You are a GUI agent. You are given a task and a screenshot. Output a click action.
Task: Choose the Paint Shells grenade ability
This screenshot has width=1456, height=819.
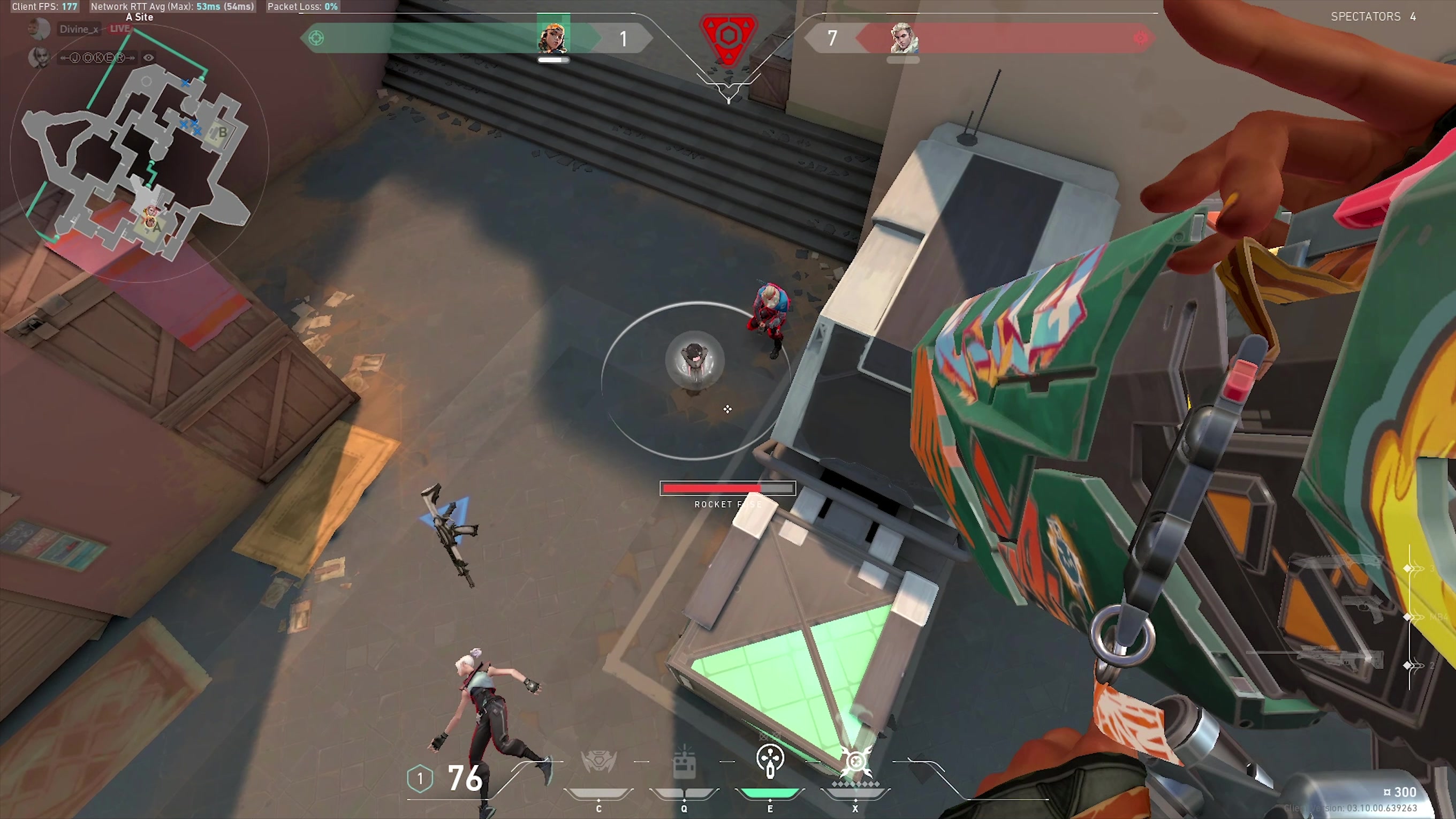tap(770, 761)
